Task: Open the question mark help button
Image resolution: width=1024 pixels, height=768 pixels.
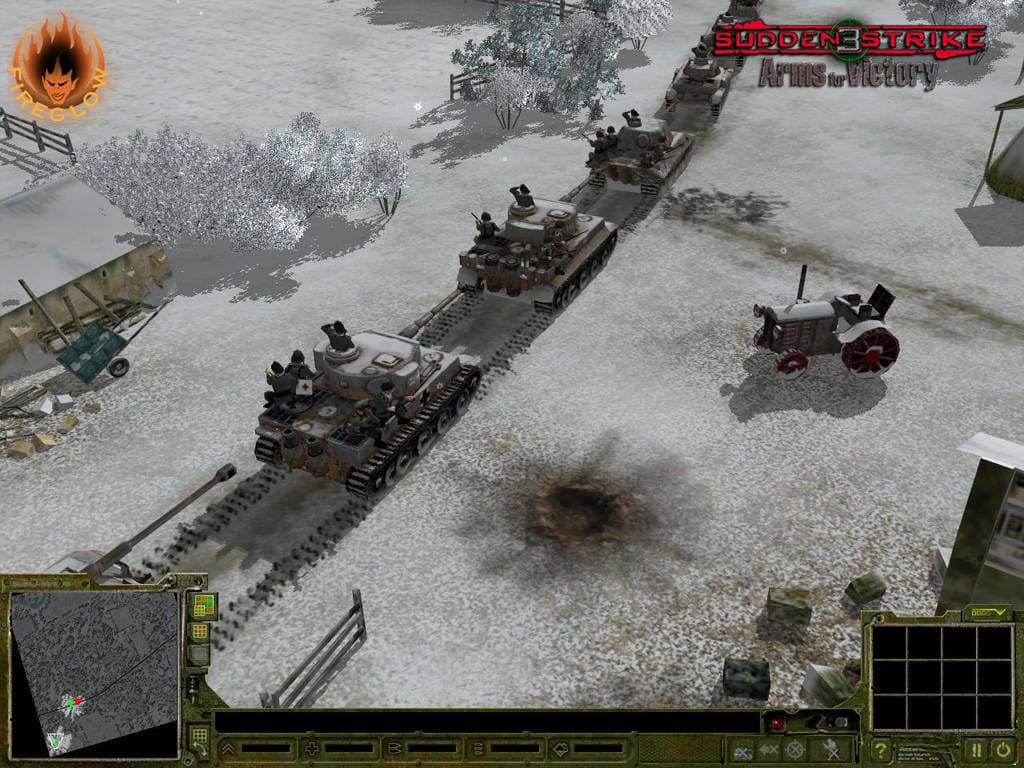Action: coord(881,749)
